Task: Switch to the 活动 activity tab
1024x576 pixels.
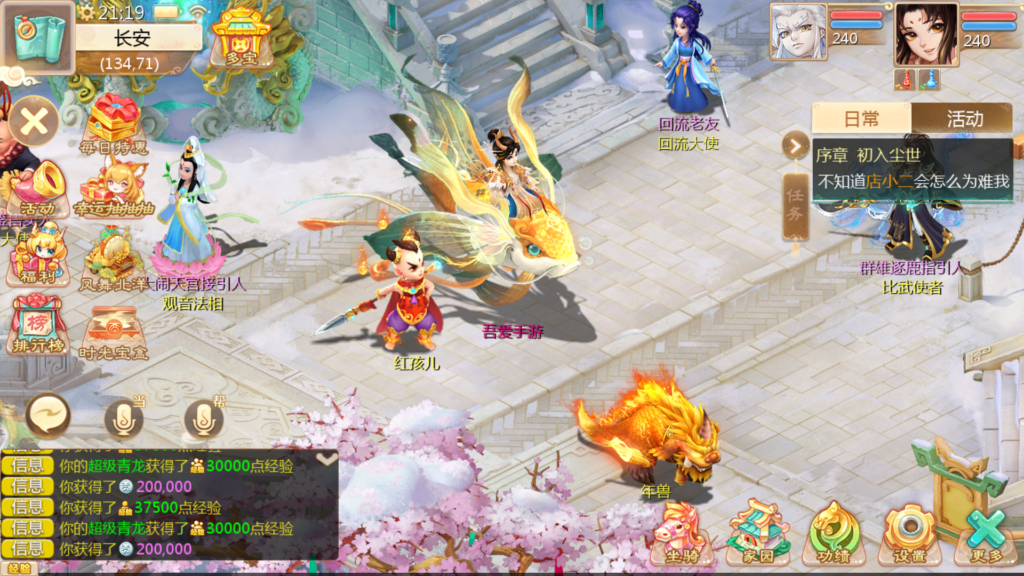Action: coord(964,119)
